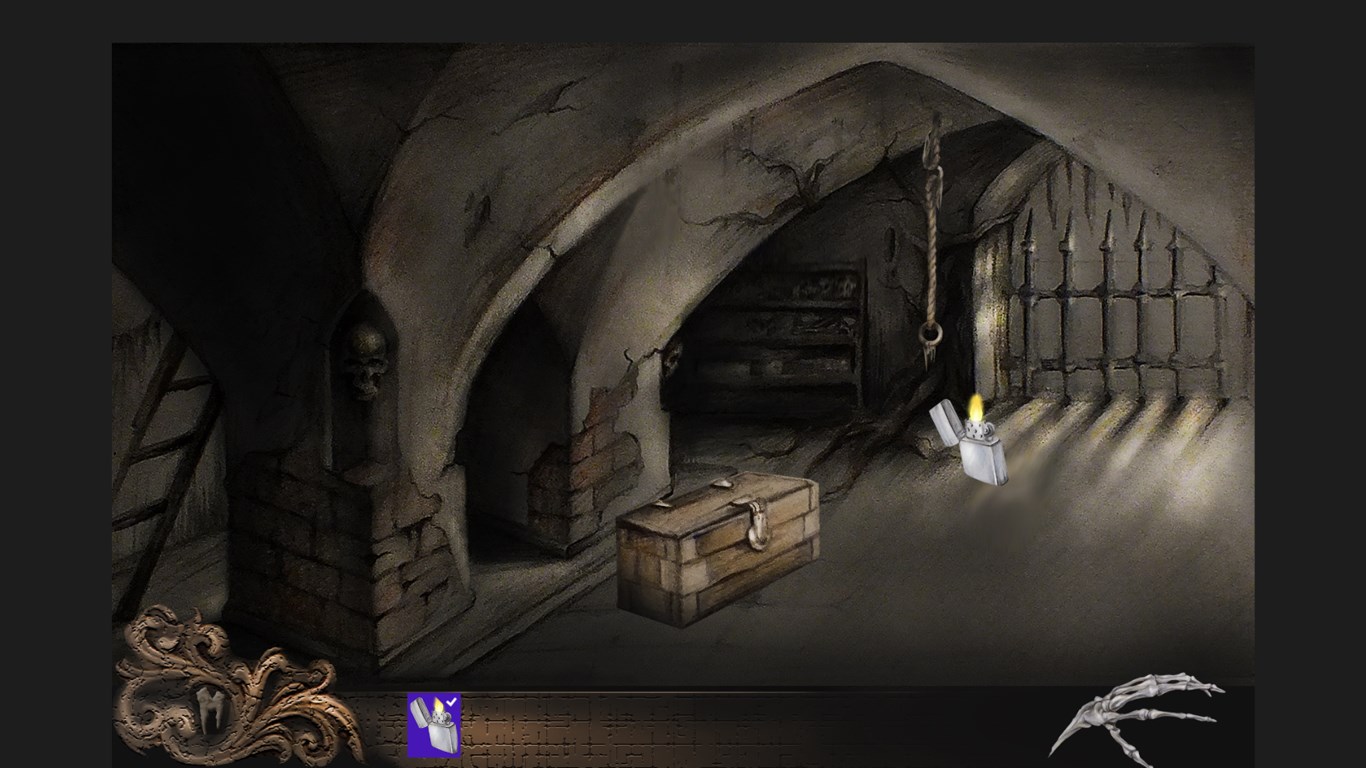This screenshot has width=1366, height=768.
Task: Click the skeleton hand icon
Action: pyautogui.click(x=1139, y=714)
